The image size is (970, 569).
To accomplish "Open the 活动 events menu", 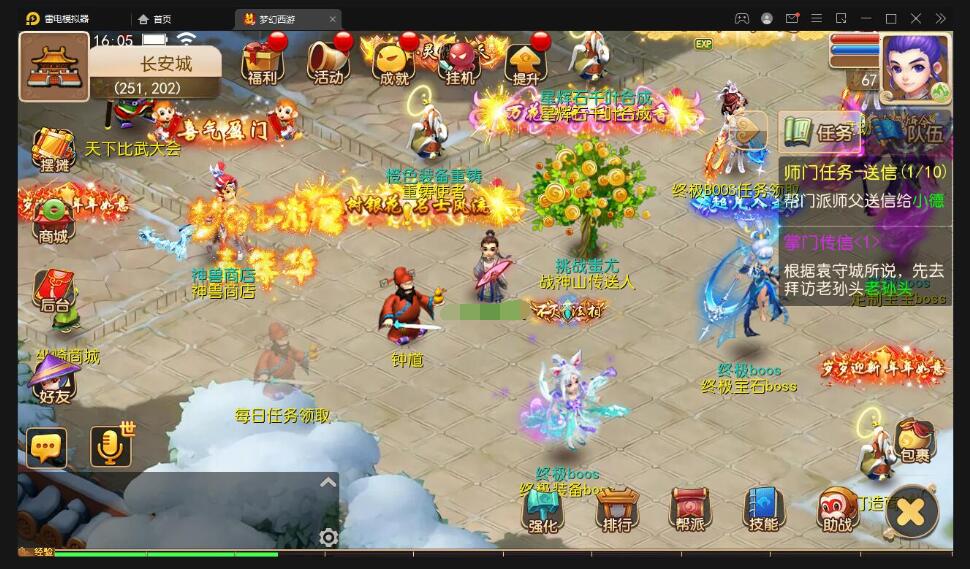I will (x=327, y=63).
